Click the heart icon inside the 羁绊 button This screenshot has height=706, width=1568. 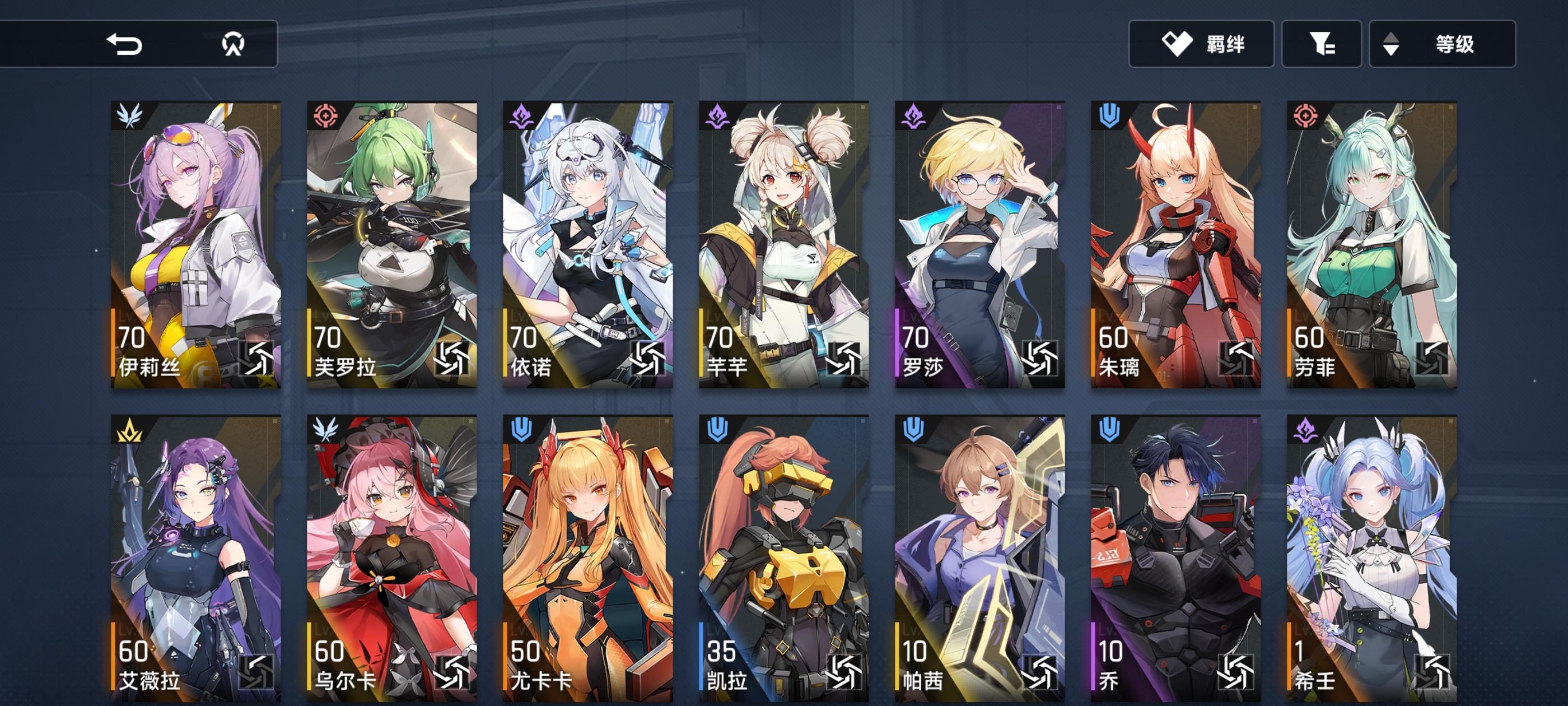1178,45
